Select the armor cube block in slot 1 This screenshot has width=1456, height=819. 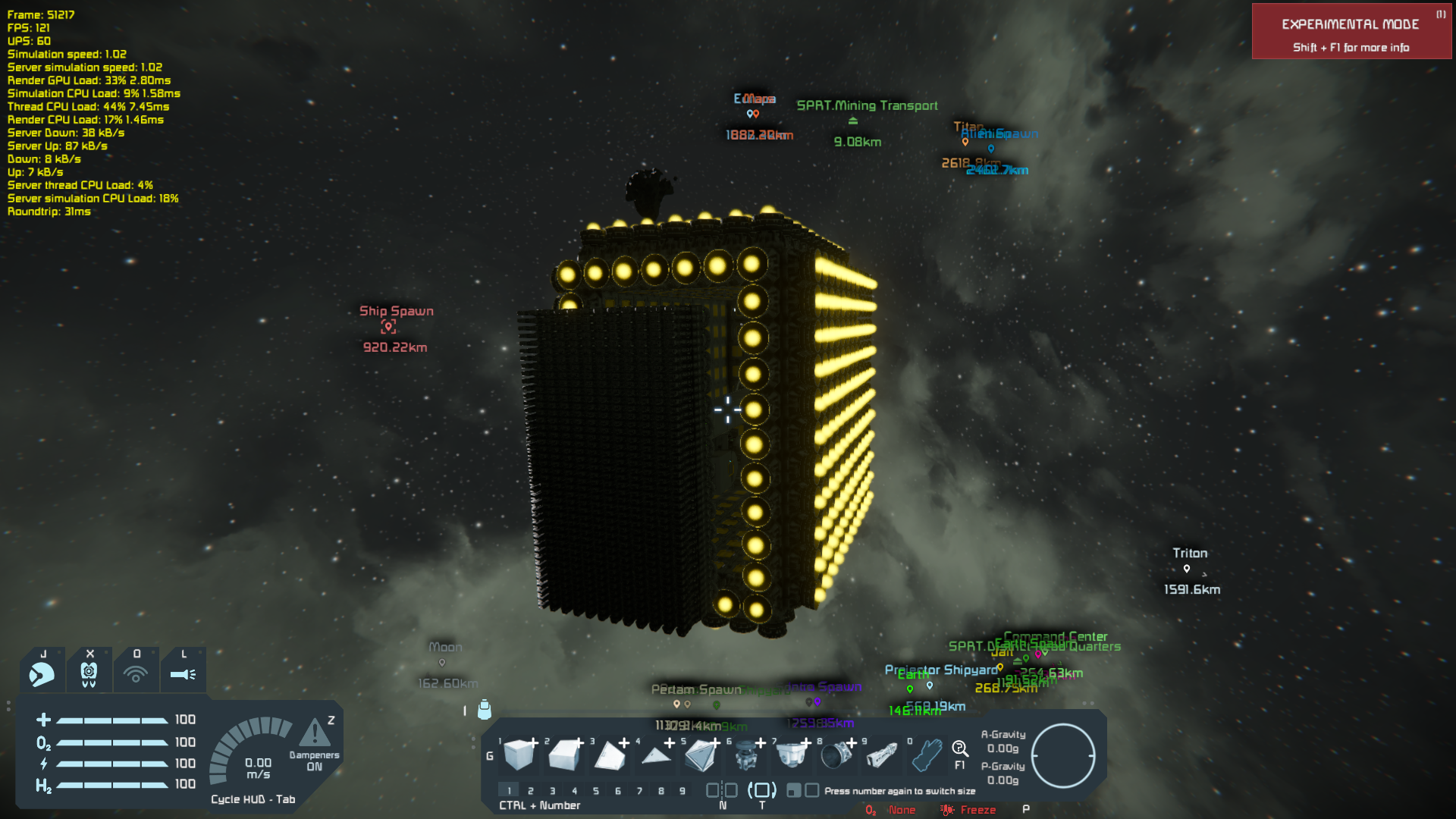[x=519, y=755]
